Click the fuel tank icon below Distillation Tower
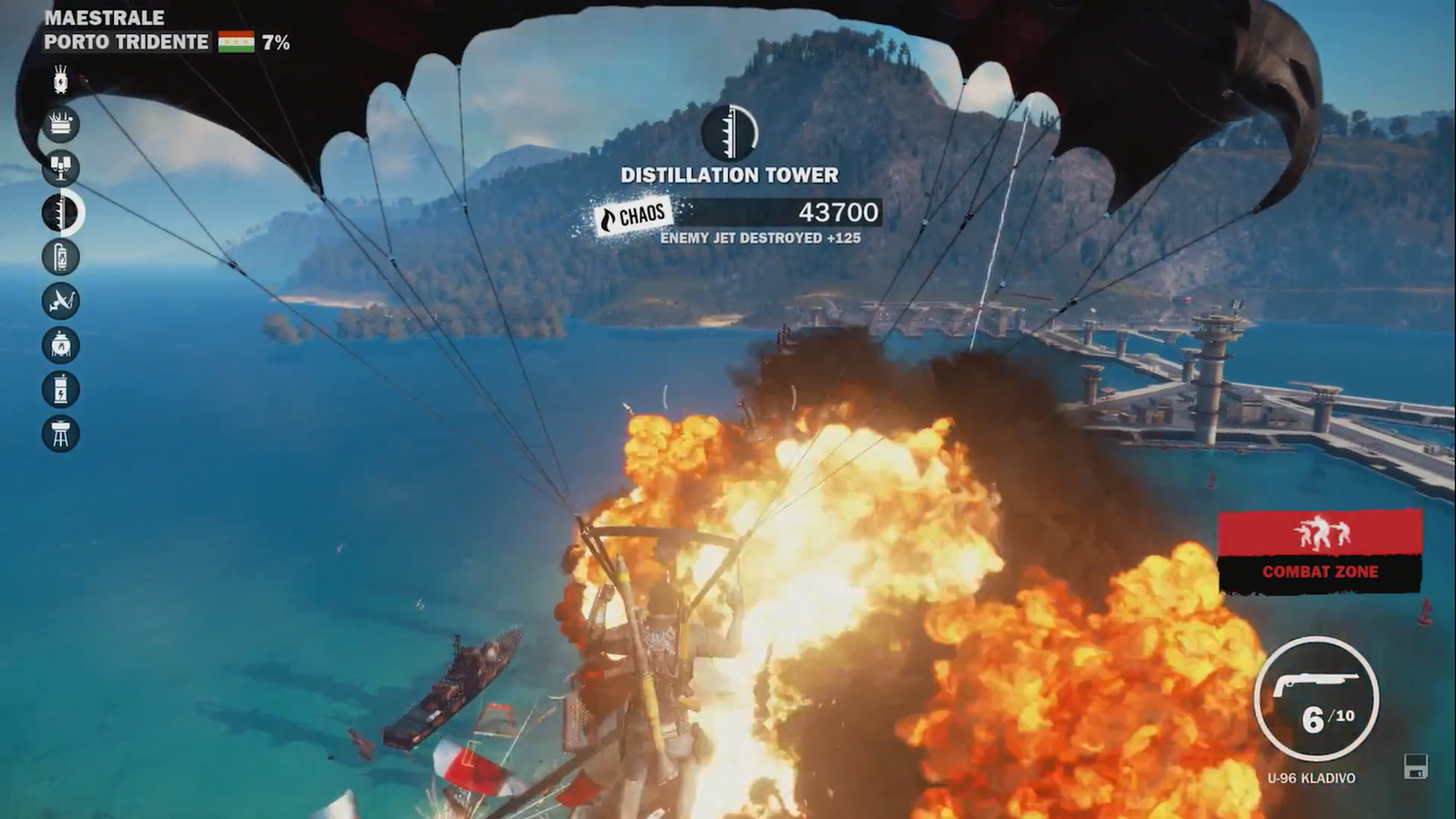 [61, 256]
